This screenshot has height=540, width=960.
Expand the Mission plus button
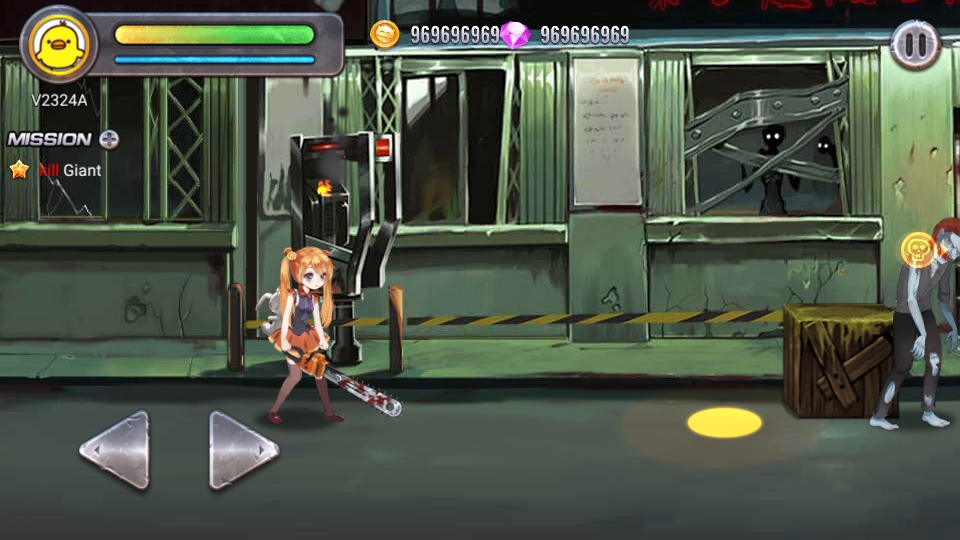click(x=109, y=139)
